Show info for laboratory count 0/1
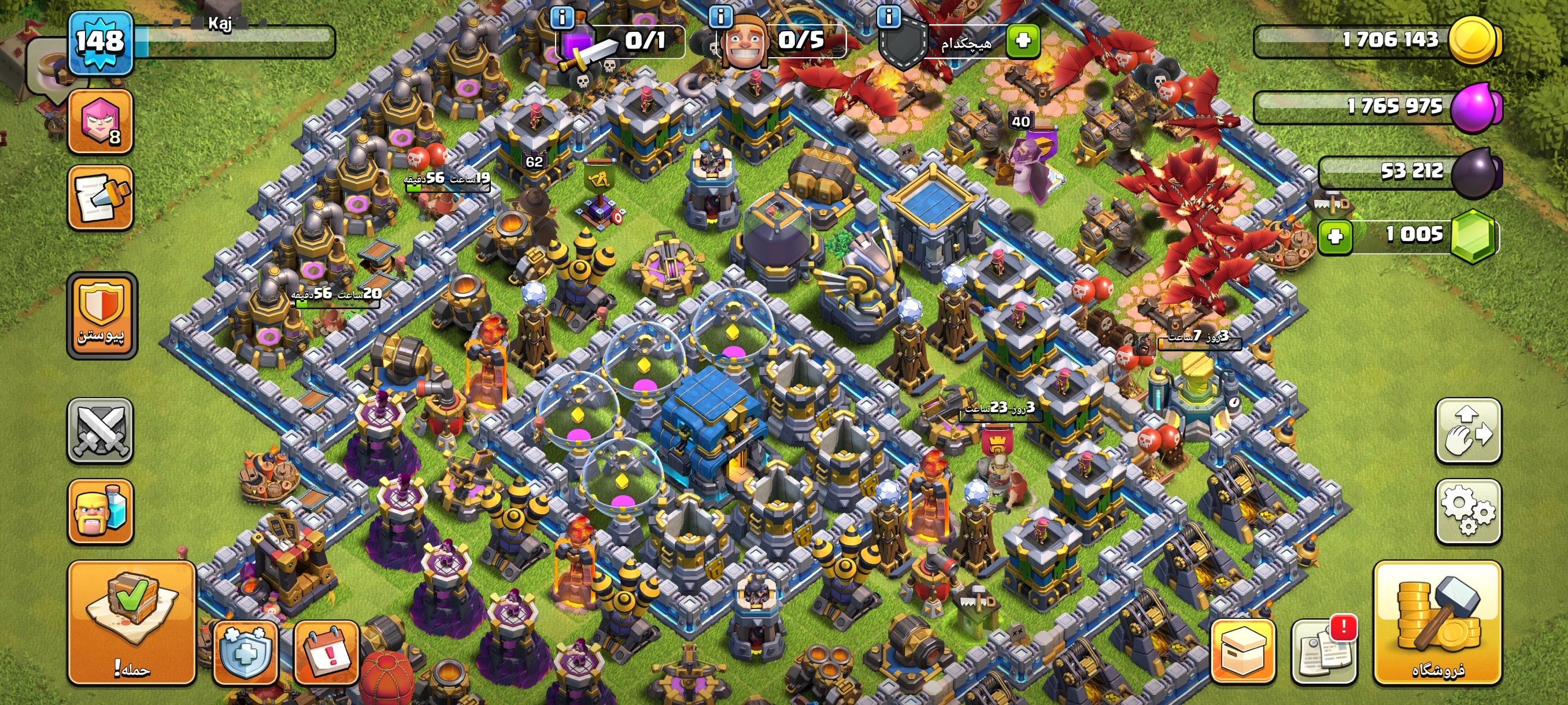Screen dimensions: 1568x705 (x=562, y=17)
